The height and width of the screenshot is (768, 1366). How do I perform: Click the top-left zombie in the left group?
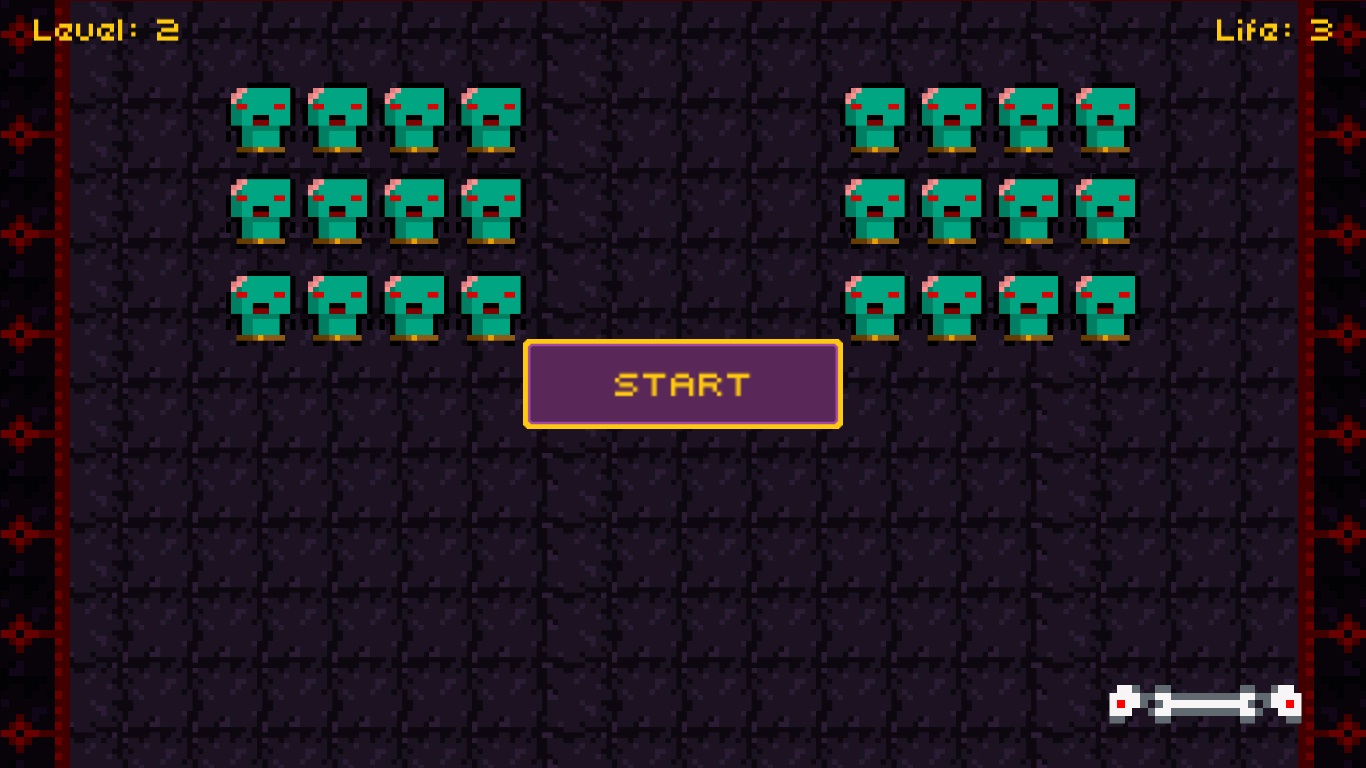point(261,118)
